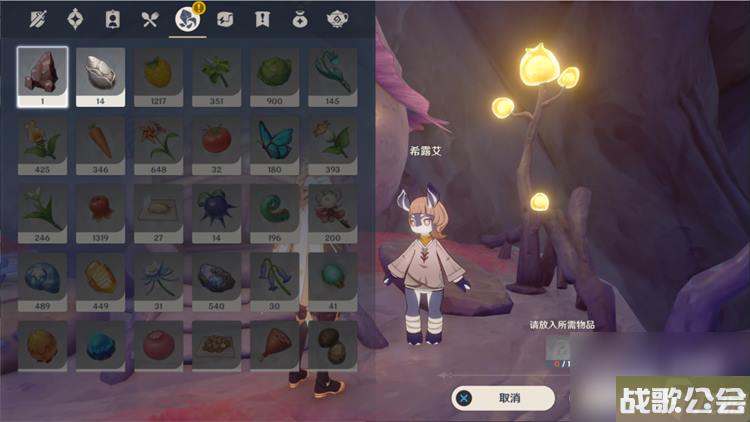Switch to the character card tab
The height and width of the screenshot is (422, 750).
pos(112,18)
